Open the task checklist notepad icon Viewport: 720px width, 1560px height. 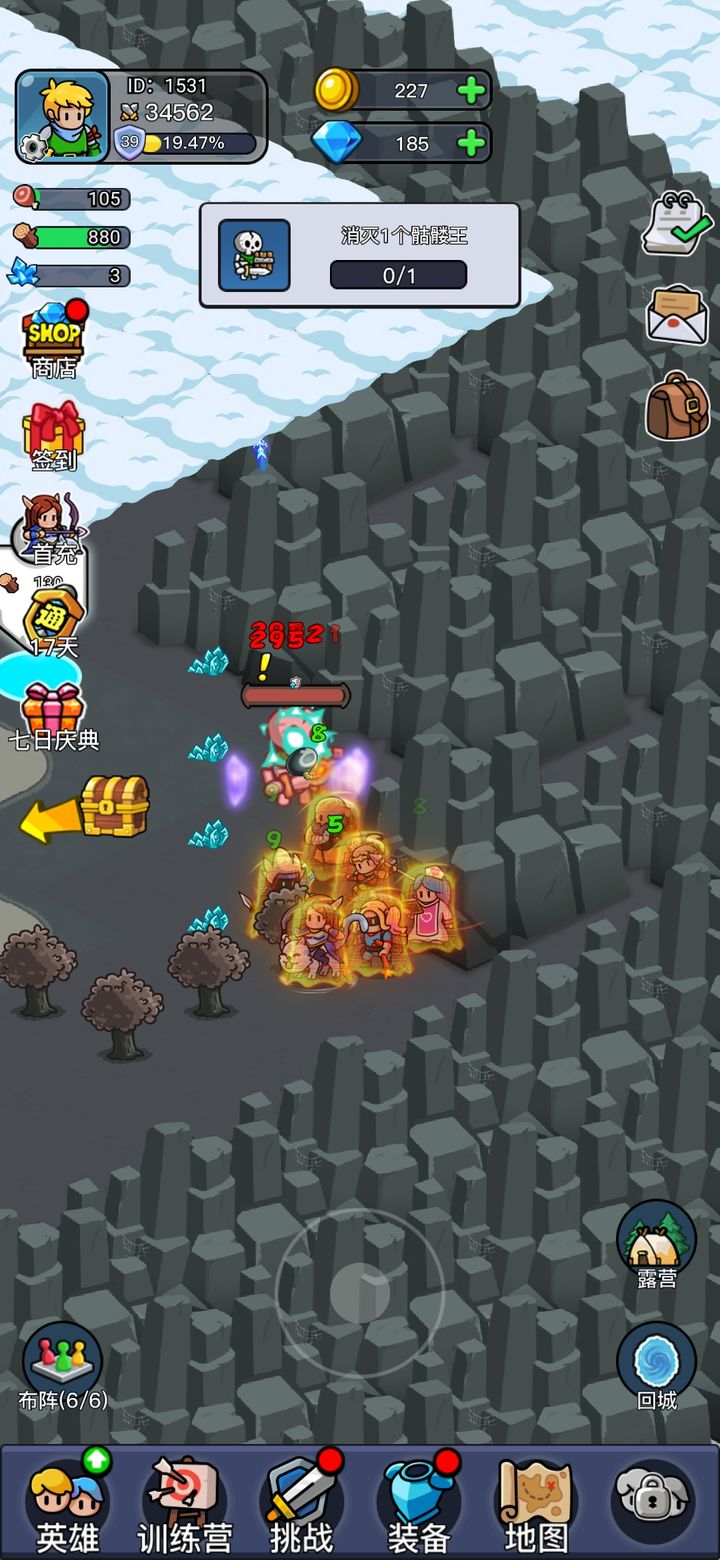(676, 223)
